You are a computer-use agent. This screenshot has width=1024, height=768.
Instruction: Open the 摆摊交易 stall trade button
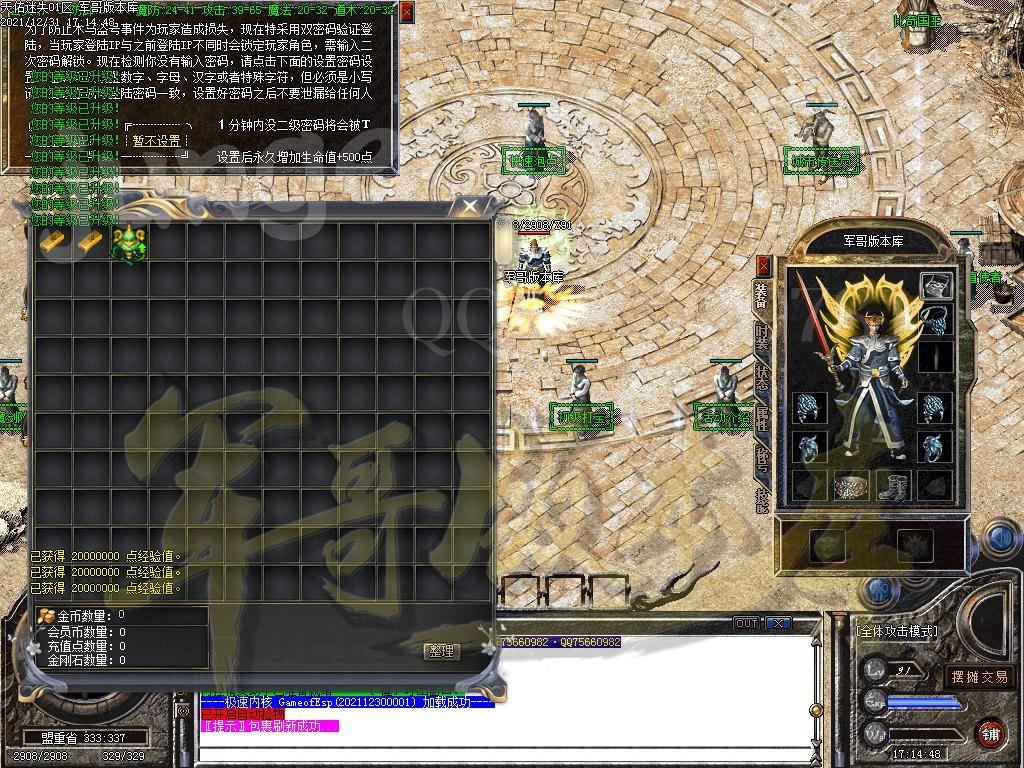[979, 677]
